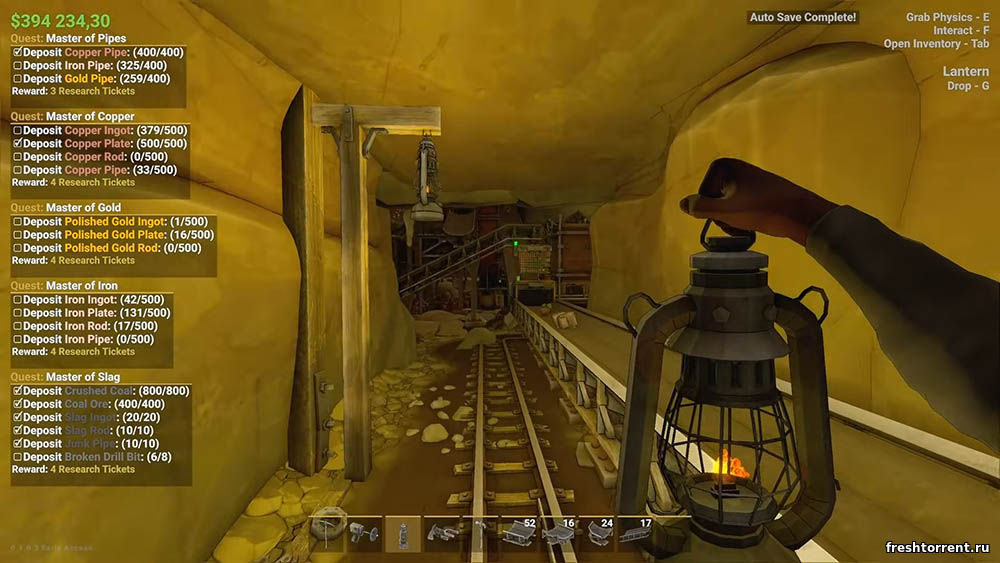The image size is (1000, 563).
Task: Choose the hotbar stack showing 24
Action: (x=598, y=534)
